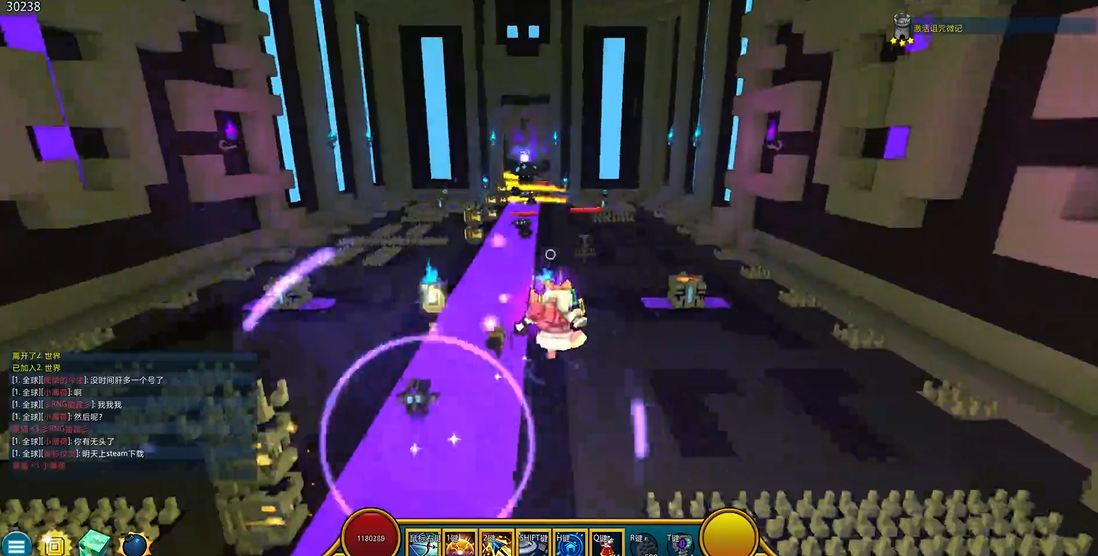The image size is (1098, 556).
Task: Select the R key bomb slot
Action: (643, 544)
